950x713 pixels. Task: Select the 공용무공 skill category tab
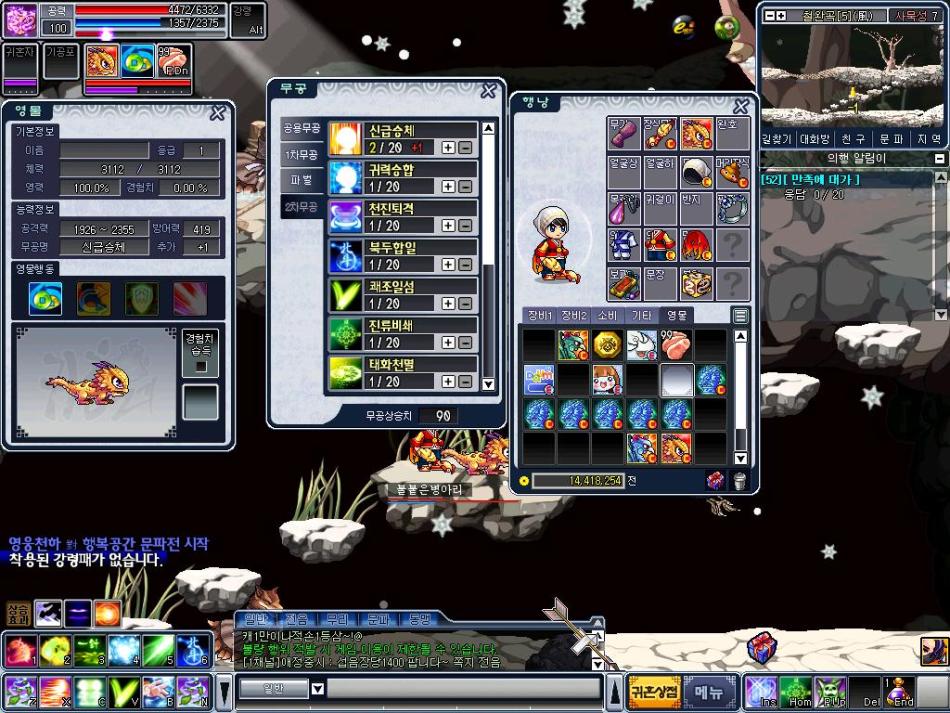tap(302, 129)
